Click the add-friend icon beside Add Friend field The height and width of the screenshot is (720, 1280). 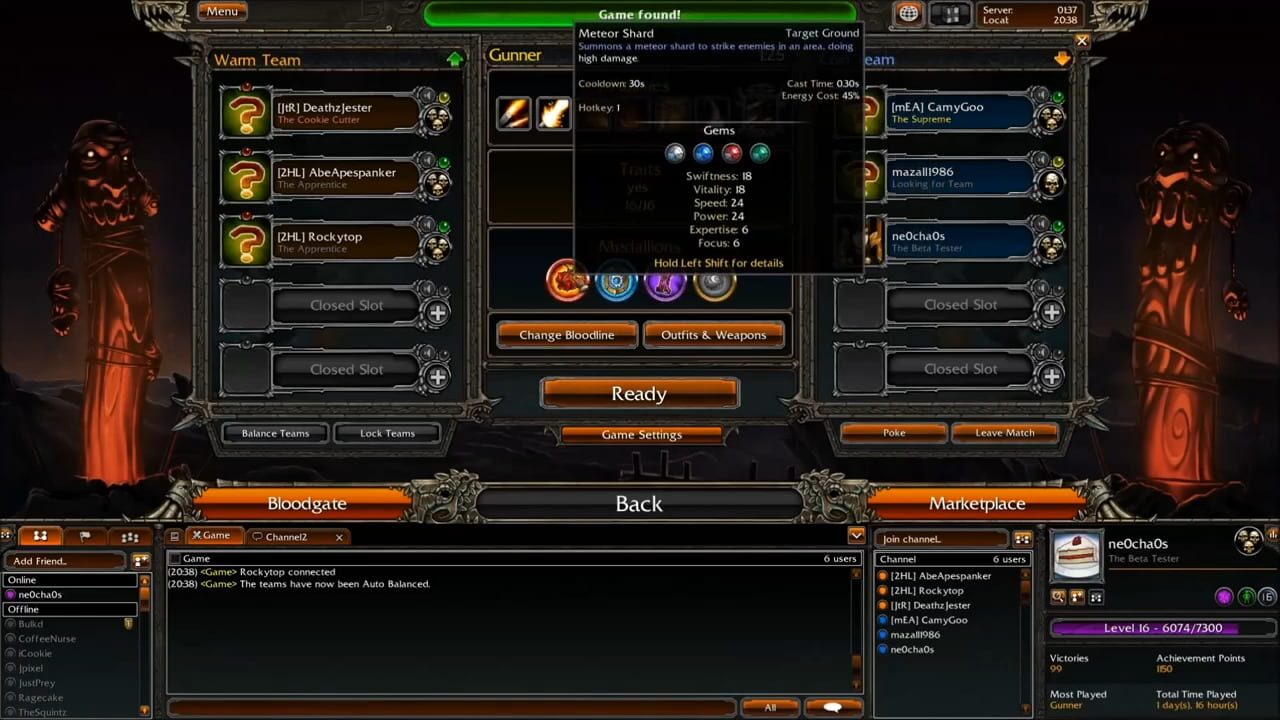click(x=141, y=561)
